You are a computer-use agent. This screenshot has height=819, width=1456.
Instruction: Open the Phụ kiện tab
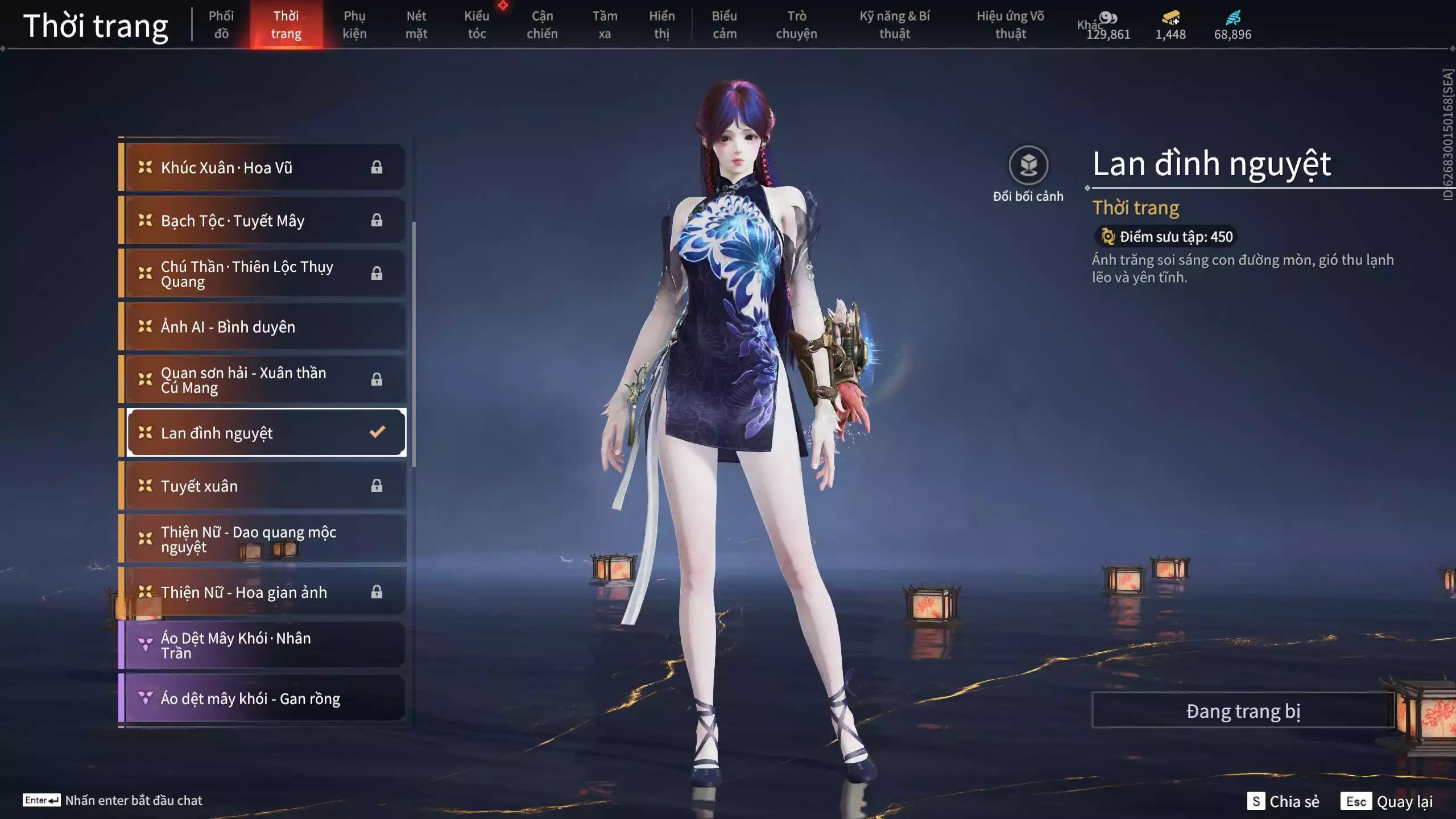pos(354,25)
